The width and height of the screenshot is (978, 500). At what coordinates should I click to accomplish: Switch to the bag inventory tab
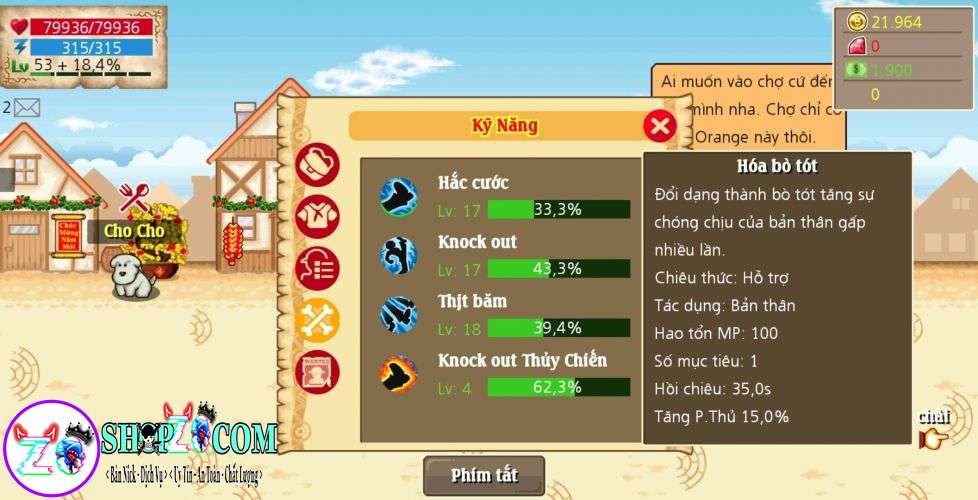pyautogui.click(x=318, y=166)
